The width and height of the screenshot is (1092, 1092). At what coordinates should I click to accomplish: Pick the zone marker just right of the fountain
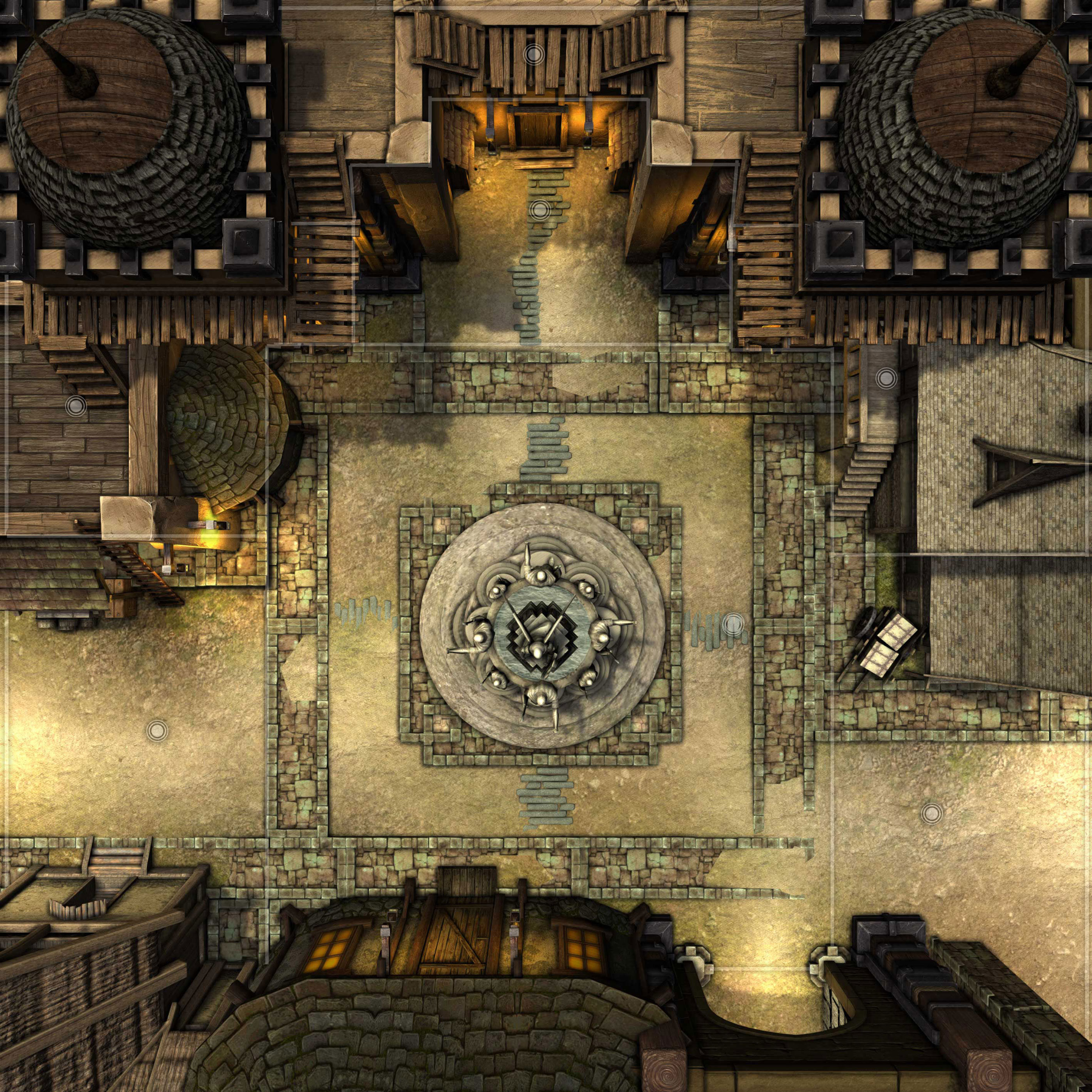[x=734, y=624]
